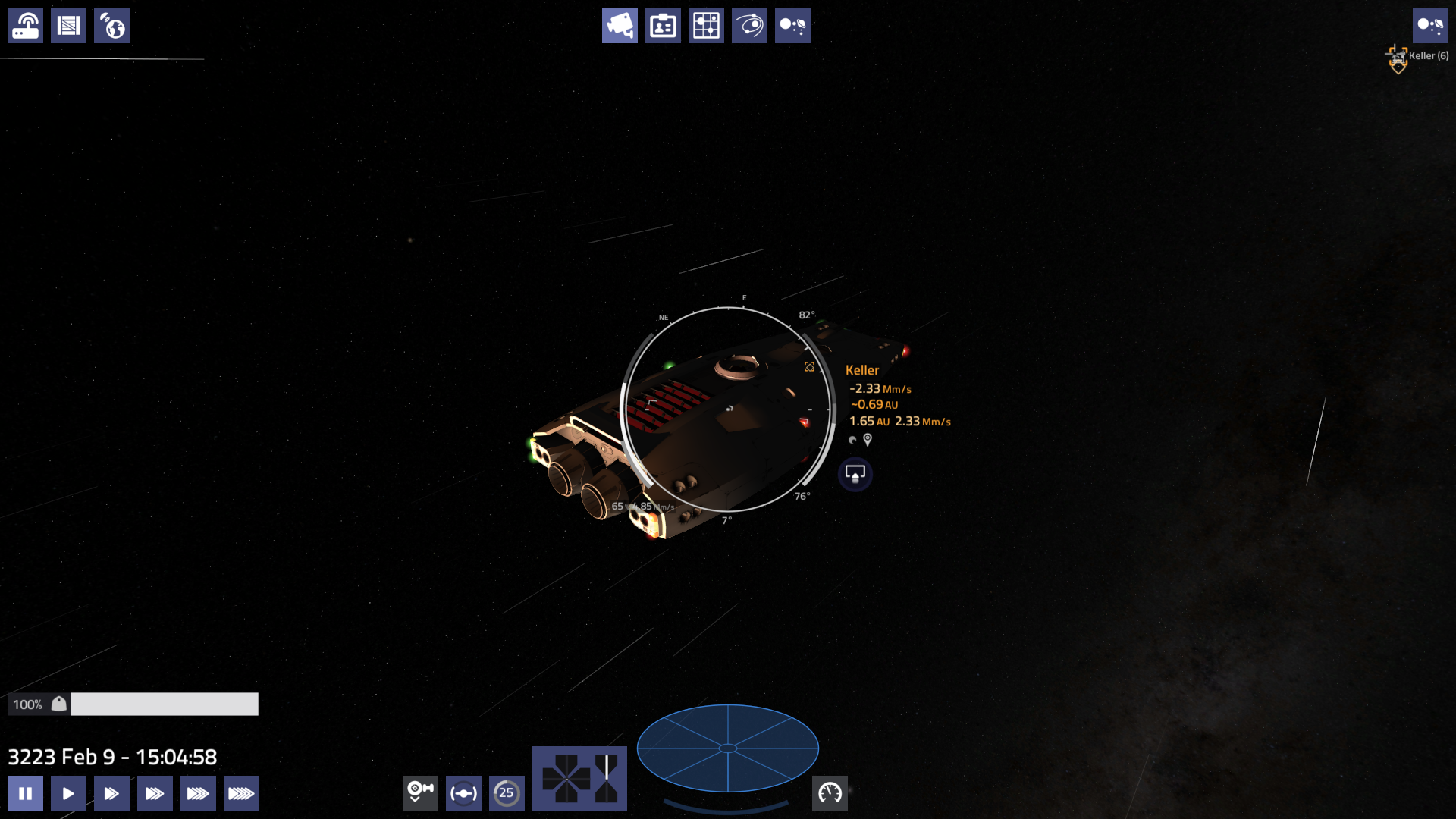Viewport: 1456px width, 819px height.
Task: Pause the simulation
Action: coord(25,793)
